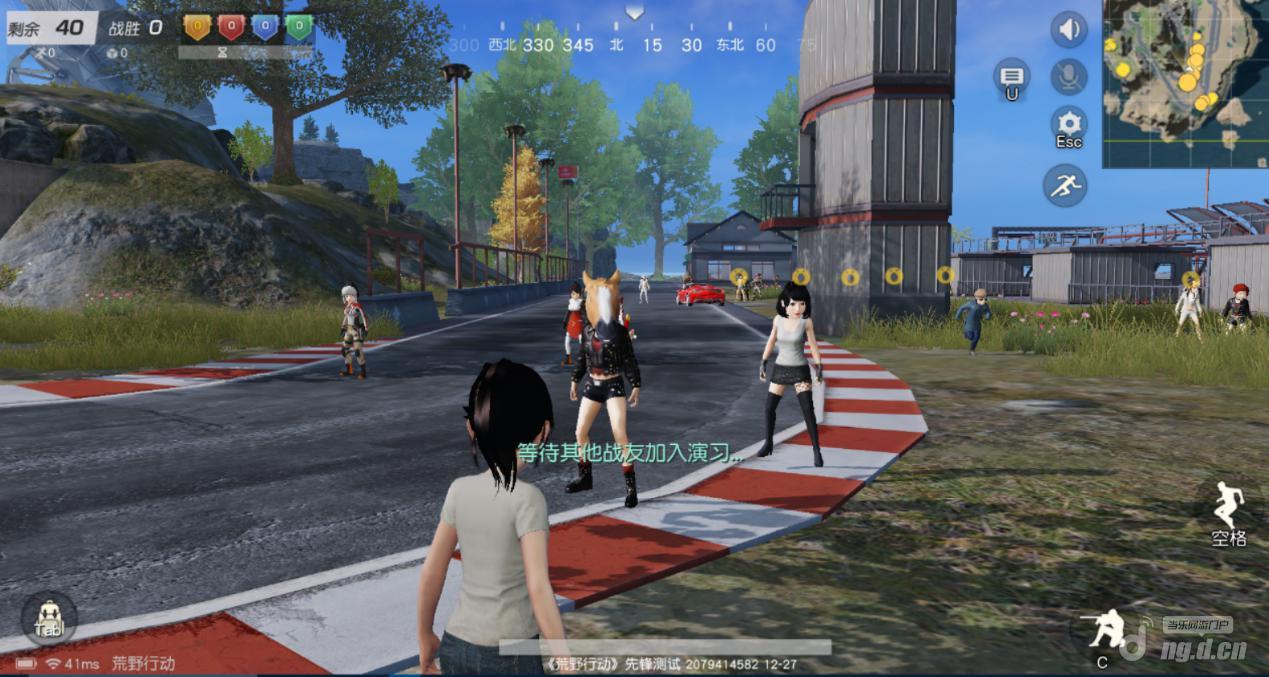Image resolution: width=1269 pixels, height=677 pixels.
Task: Open the chat message bubble icon
Action: coord(1011,77)
